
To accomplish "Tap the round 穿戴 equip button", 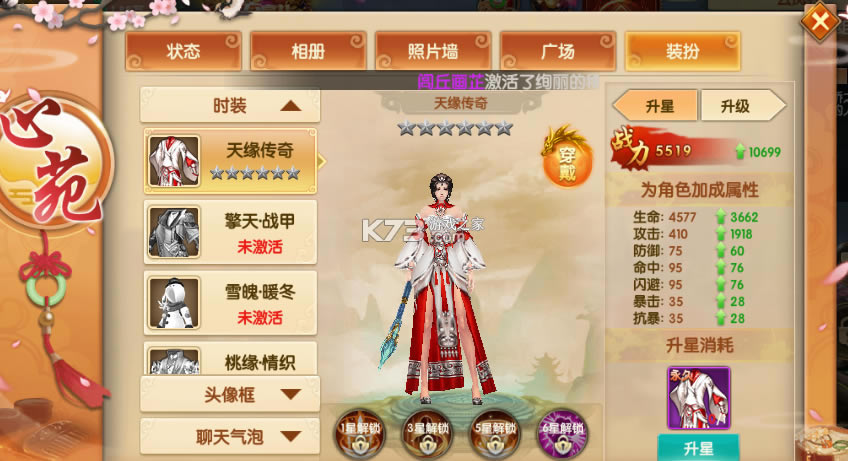I will tap(565, 156).
